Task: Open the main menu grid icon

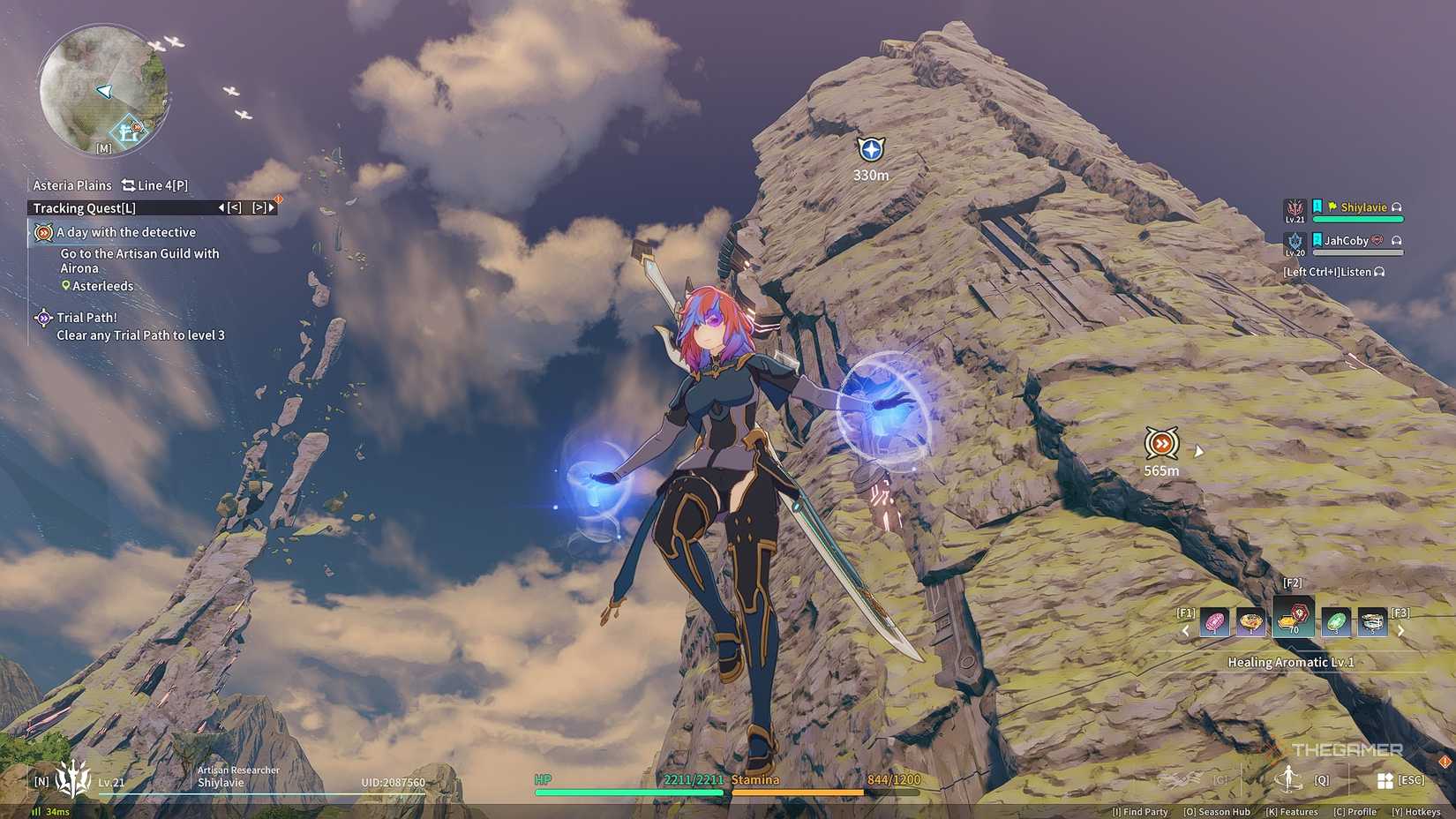Action: pyautogui.click(x=1385, y=780)
